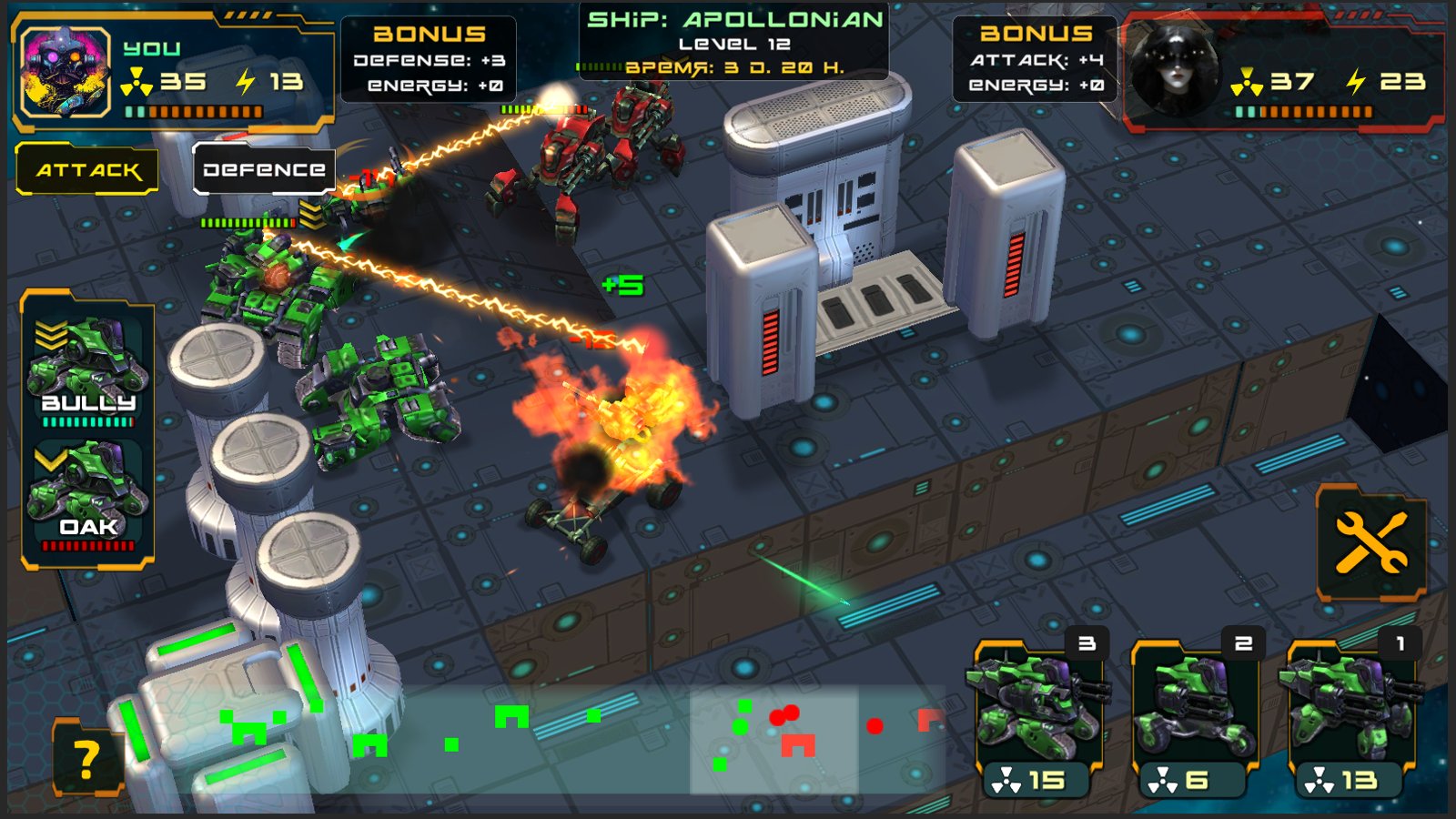Click the energy bolt icon next to your 13

click(x=244, y=80)
